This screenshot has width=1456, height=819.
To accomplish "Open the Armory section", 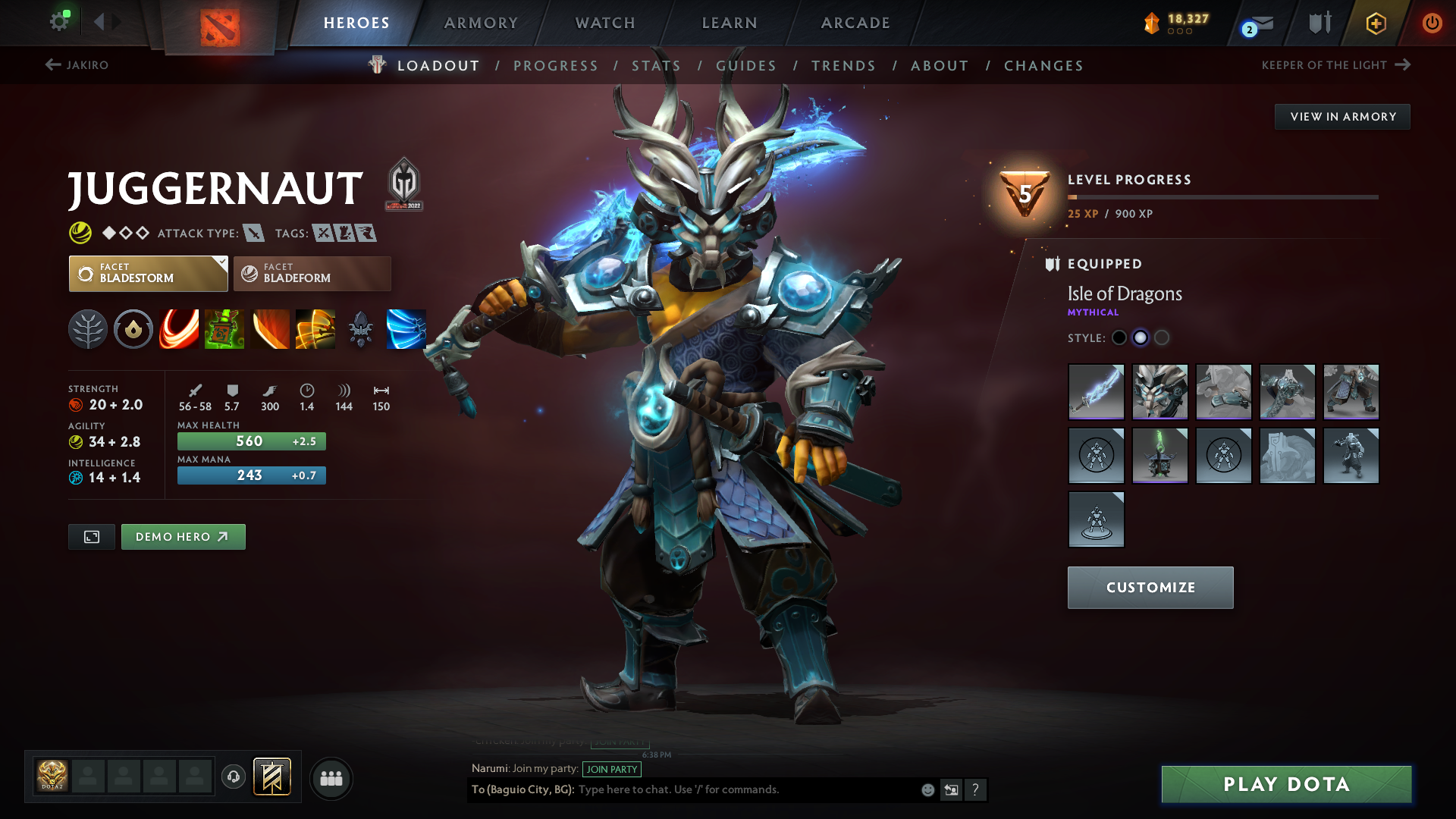I will [481, 23].
